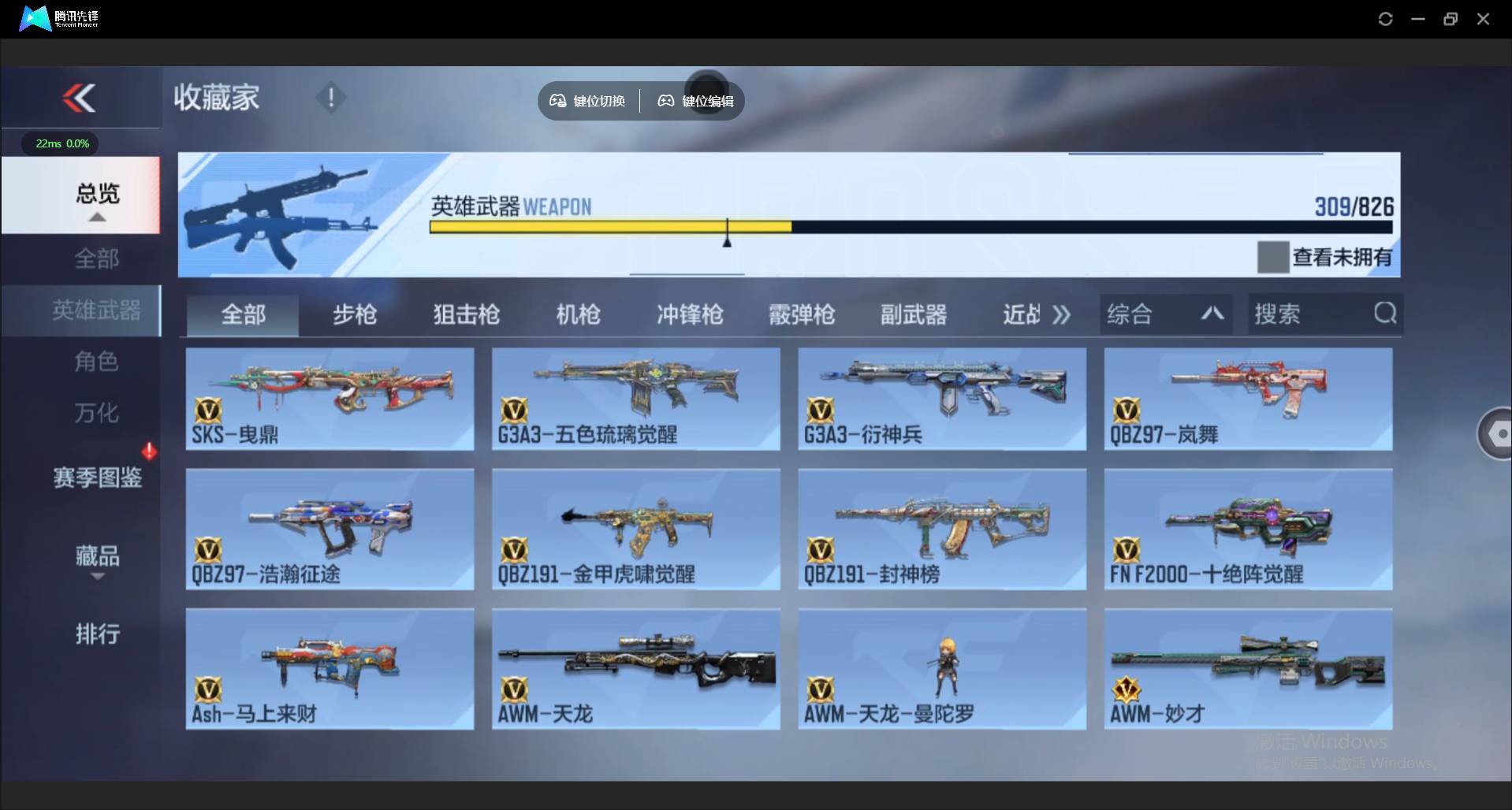The width and height of the screenshot is (1512, 810).
Task: Click the 键位编辑 controller icon
Action: (x=665, y=101)
